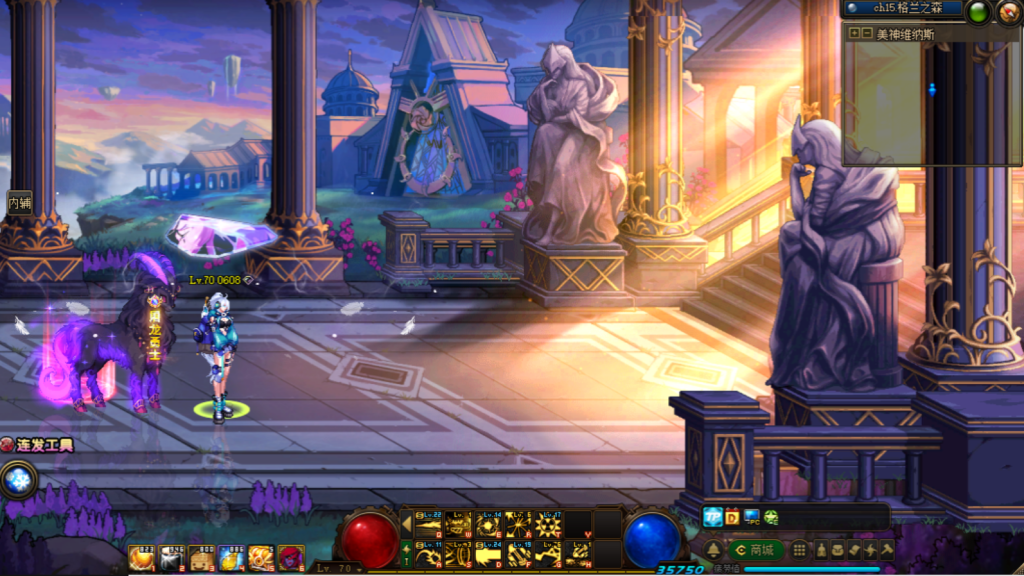Open the grid menu button

pyautogui.click(x=799, y=550)
